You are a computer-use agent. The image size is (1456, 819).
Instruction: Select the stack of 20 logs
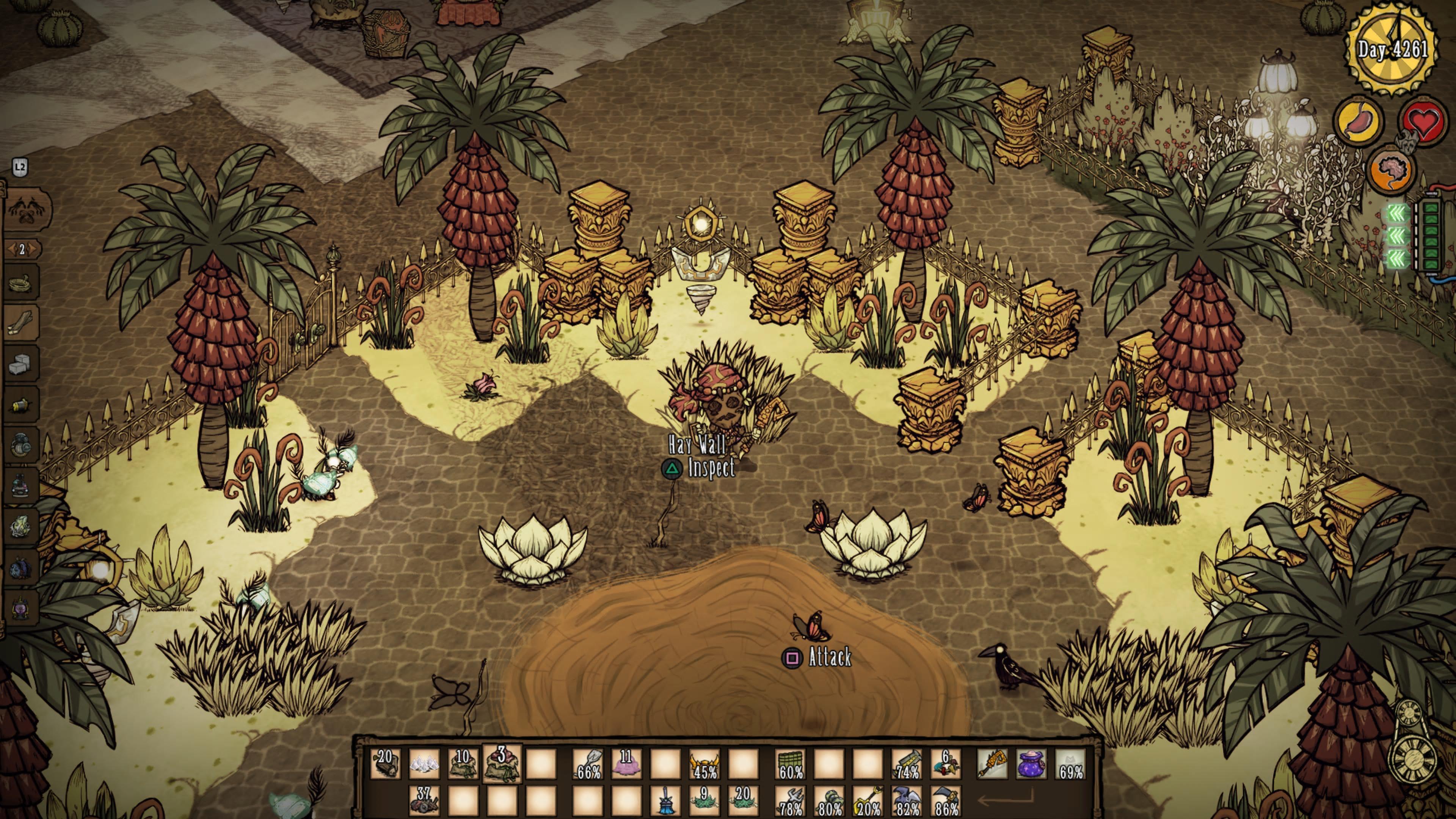[386, 764]
